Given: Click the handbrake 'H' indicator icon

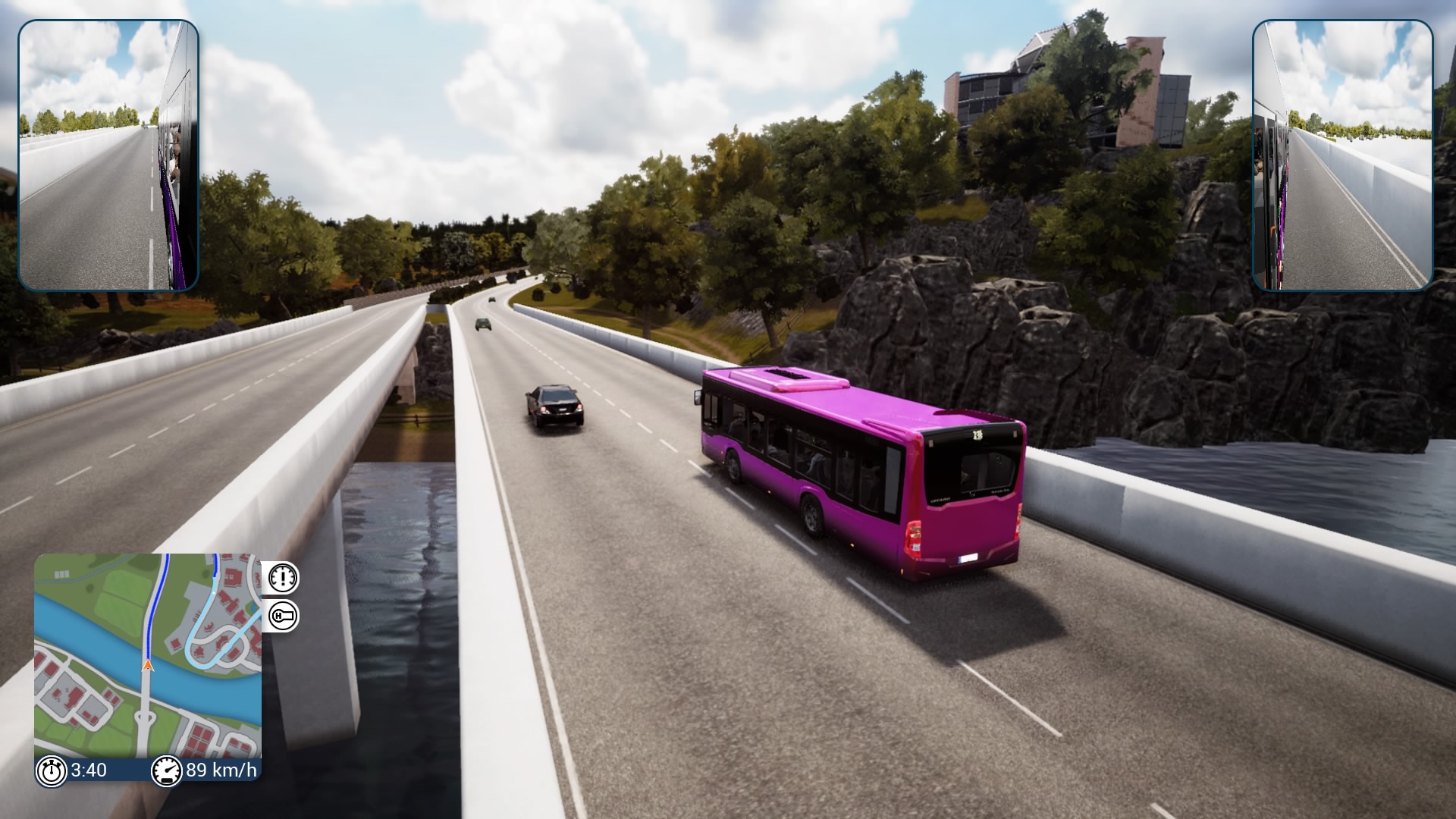Looking at the screenshot, I should tap(283, 615).
